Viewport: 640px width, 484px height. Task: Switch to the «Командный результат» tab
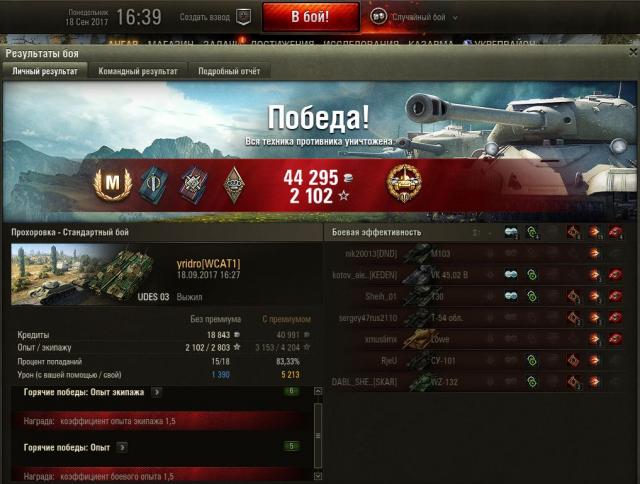click(x=138, y=72)
